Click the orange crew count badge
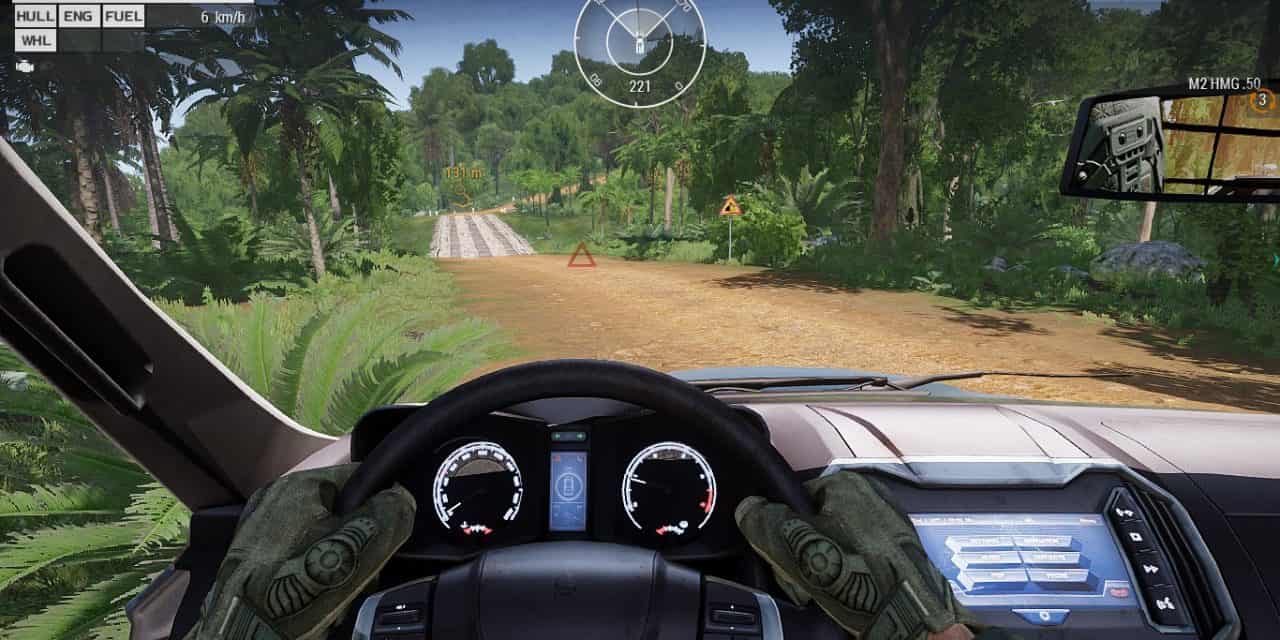Screen dimensions: 1280x640 click(x=1262, y=99)
